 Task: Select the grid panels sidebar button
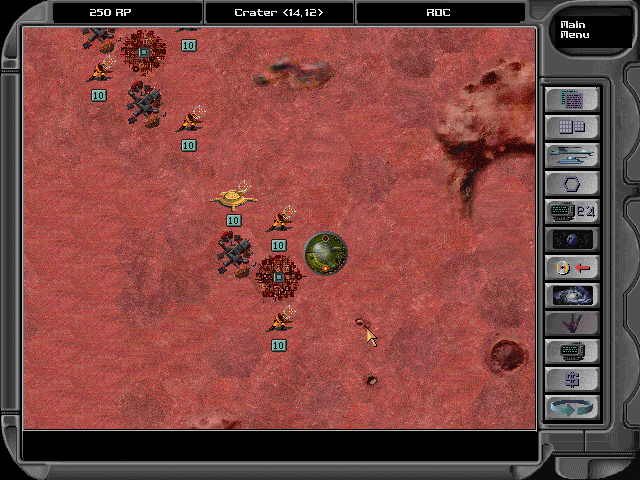pos(572,127)
